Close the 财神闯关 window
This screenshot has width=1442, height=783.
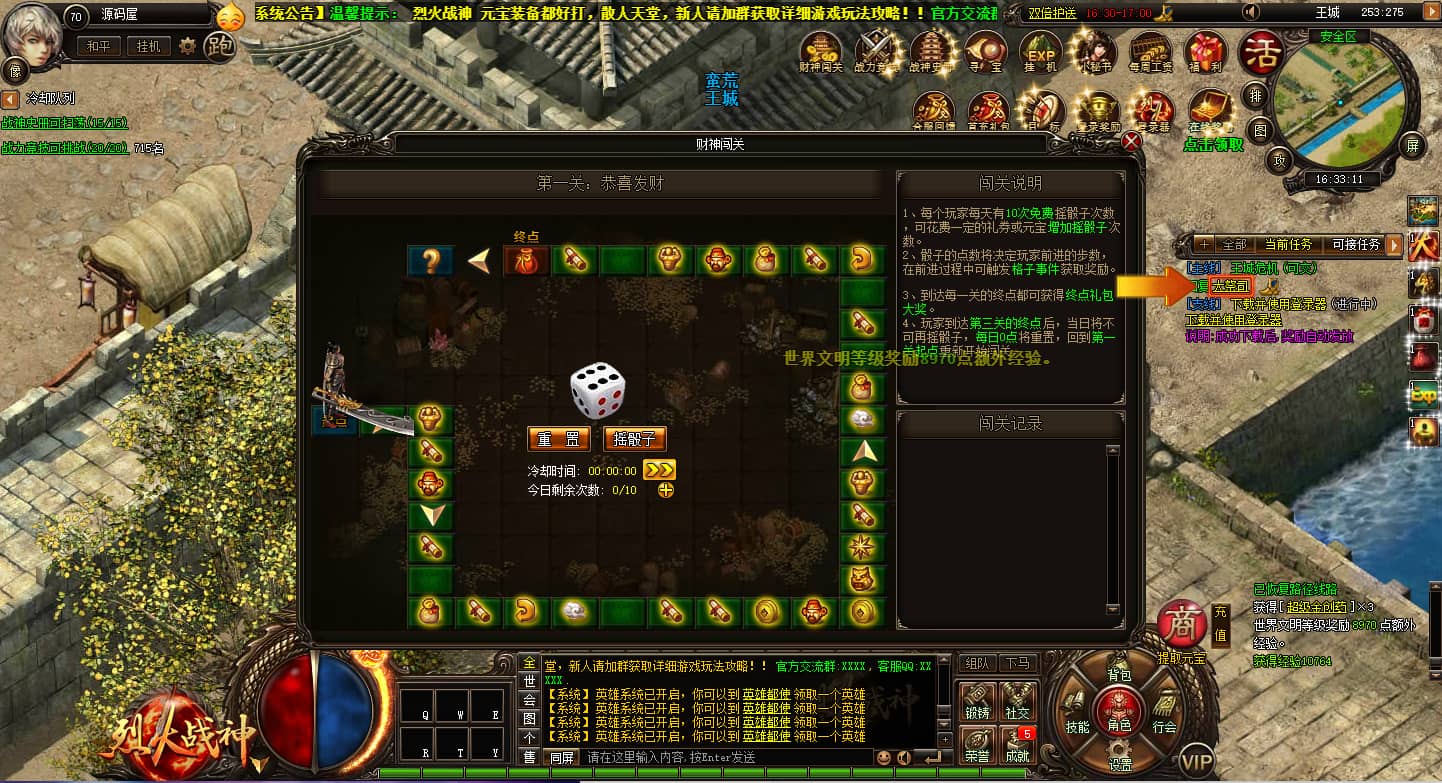(1131, 142)
